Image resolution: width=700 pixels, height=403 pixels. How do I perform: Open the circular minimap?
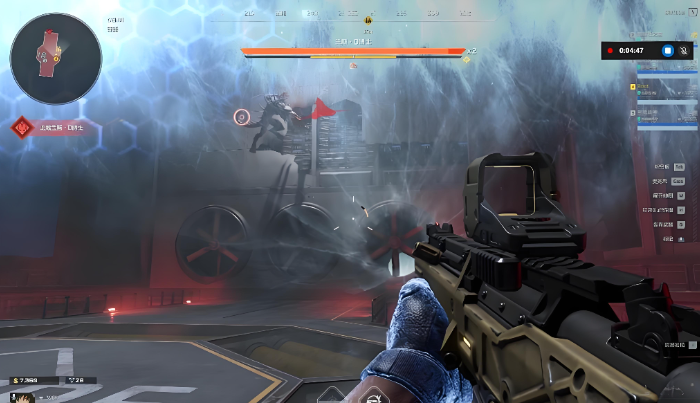pyautogui.click(x=55, y=58)
